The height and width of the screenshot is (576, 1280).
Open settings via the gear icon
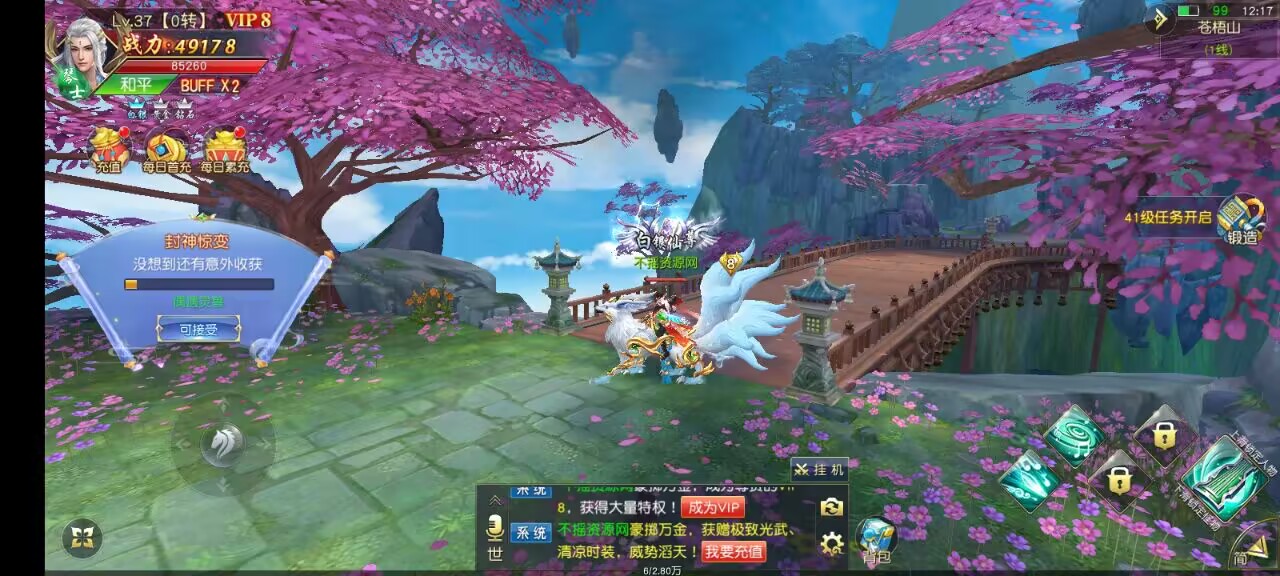pos(831,544)
